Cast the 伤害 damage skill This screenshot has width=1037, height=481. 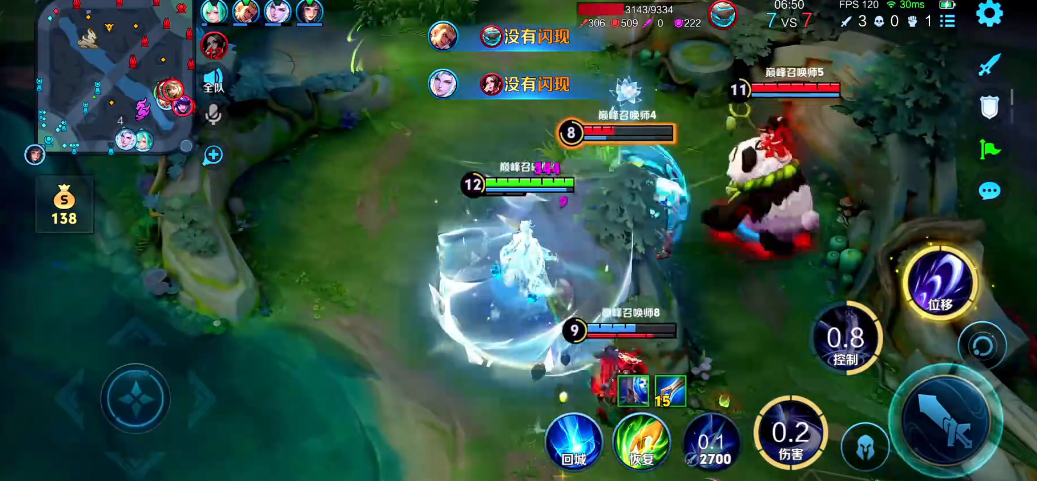click(790, 433)
